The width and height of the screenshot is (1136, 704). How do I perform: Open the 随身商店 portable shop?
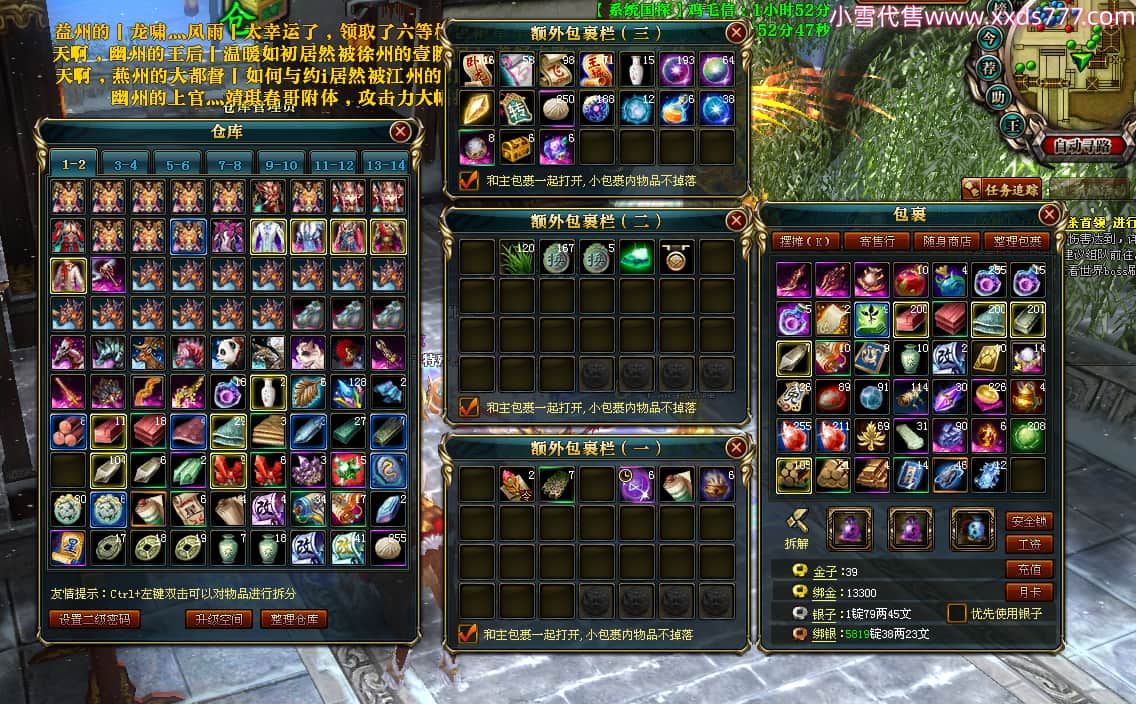[x=946, y=241]
